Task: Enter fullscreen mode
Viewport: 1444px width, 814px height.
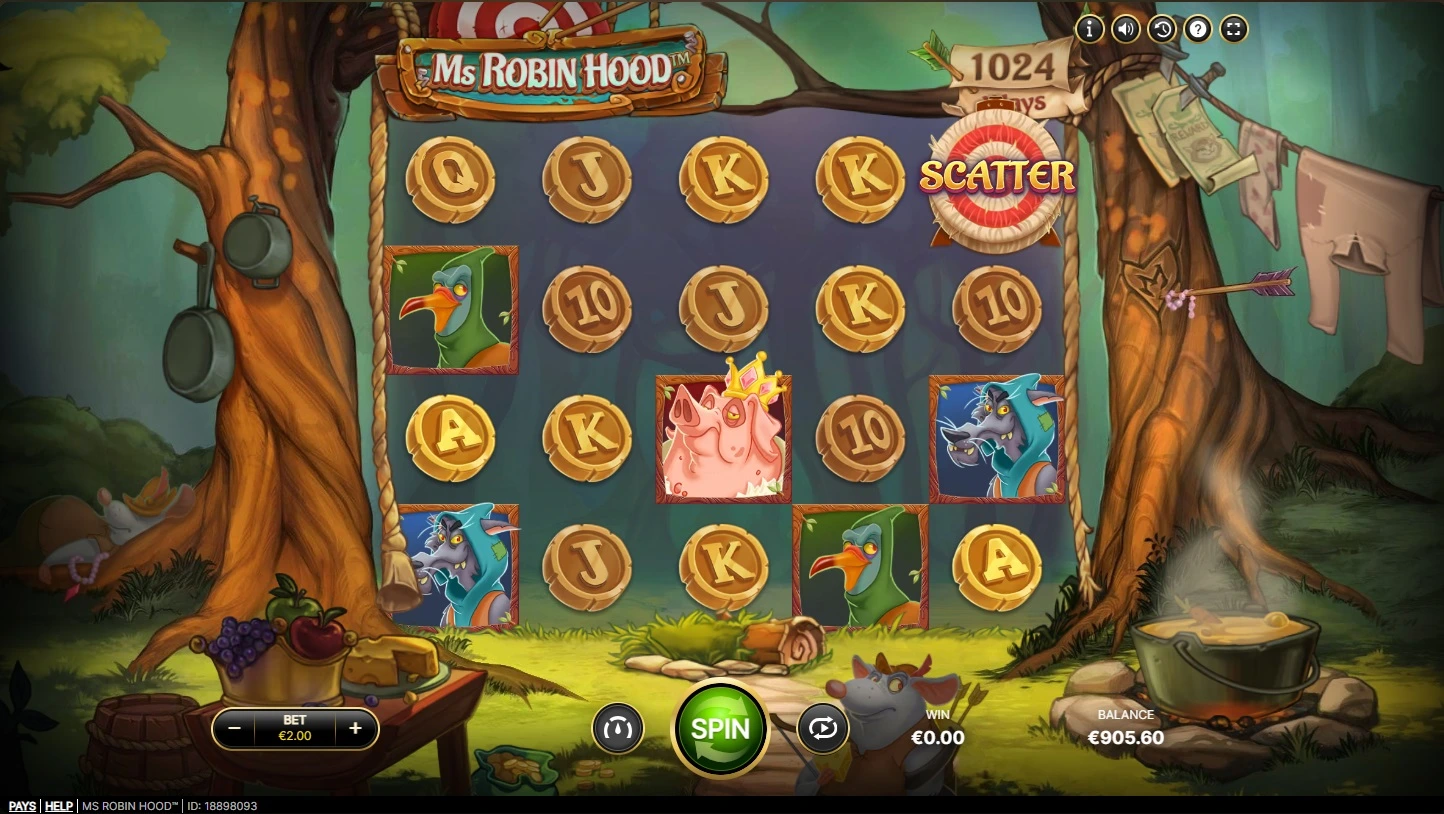Action: [x=1234, y=29]
